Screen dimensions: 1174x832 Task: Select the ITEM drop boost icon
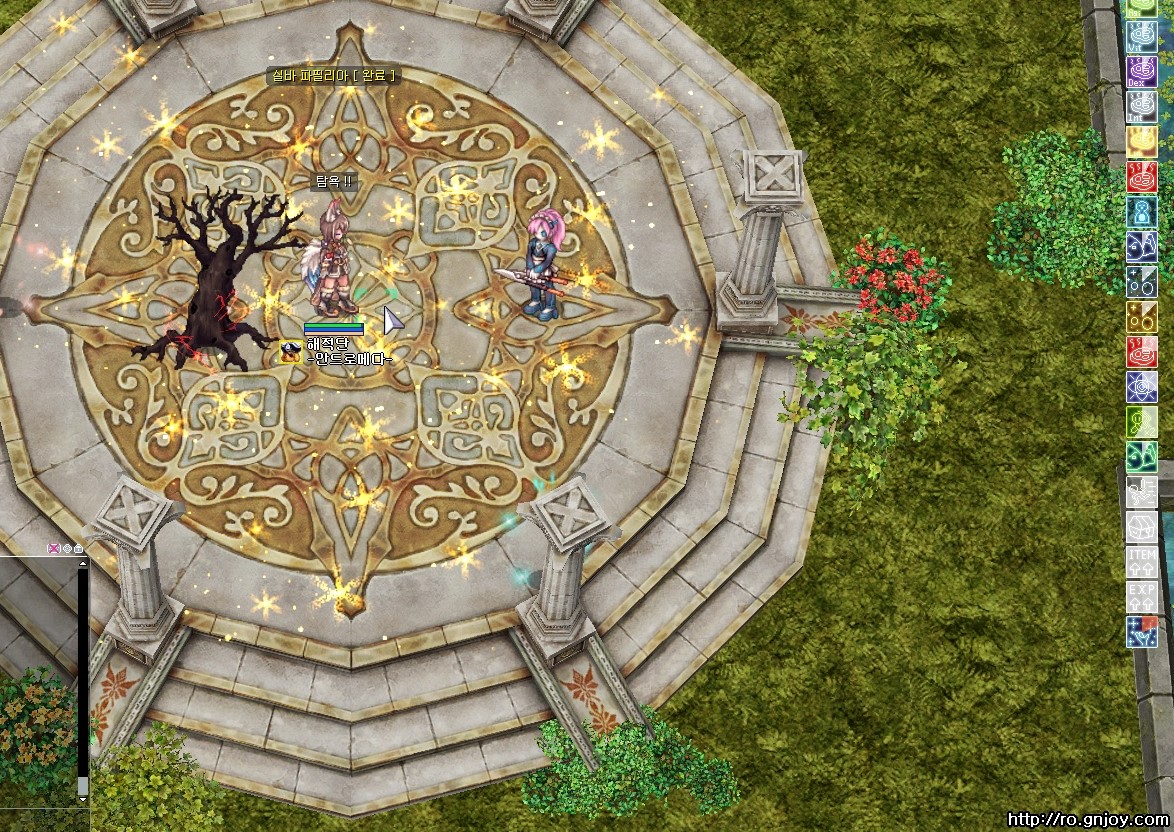(1142, 562)
